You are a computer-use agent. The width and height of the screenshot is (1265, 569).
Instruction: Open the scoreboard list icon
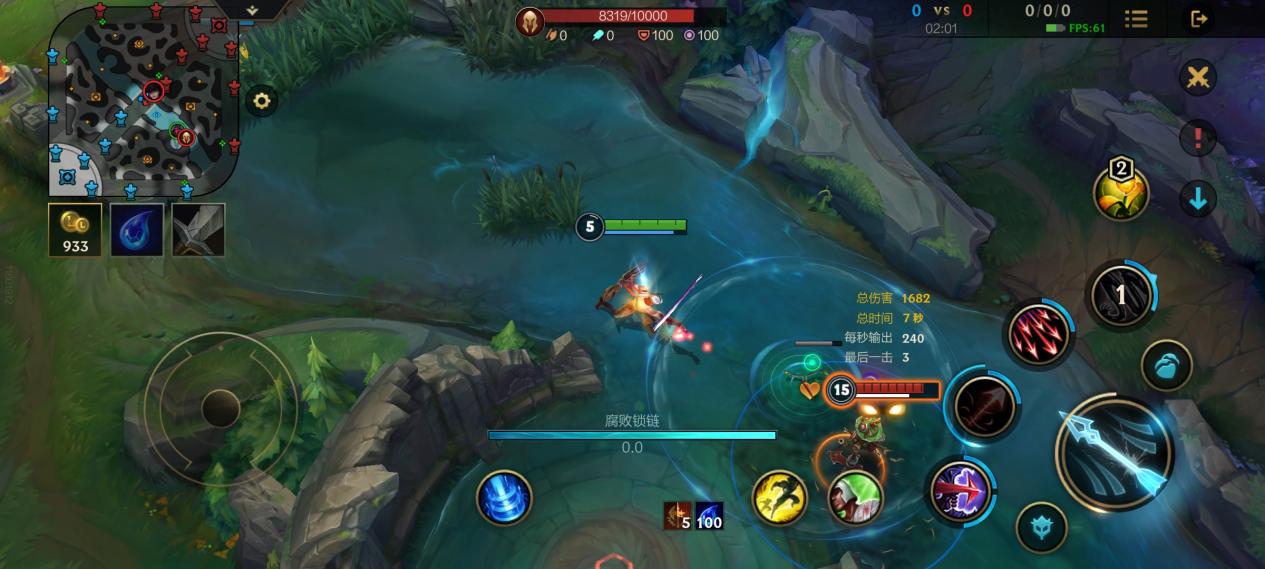(1136, 18)
